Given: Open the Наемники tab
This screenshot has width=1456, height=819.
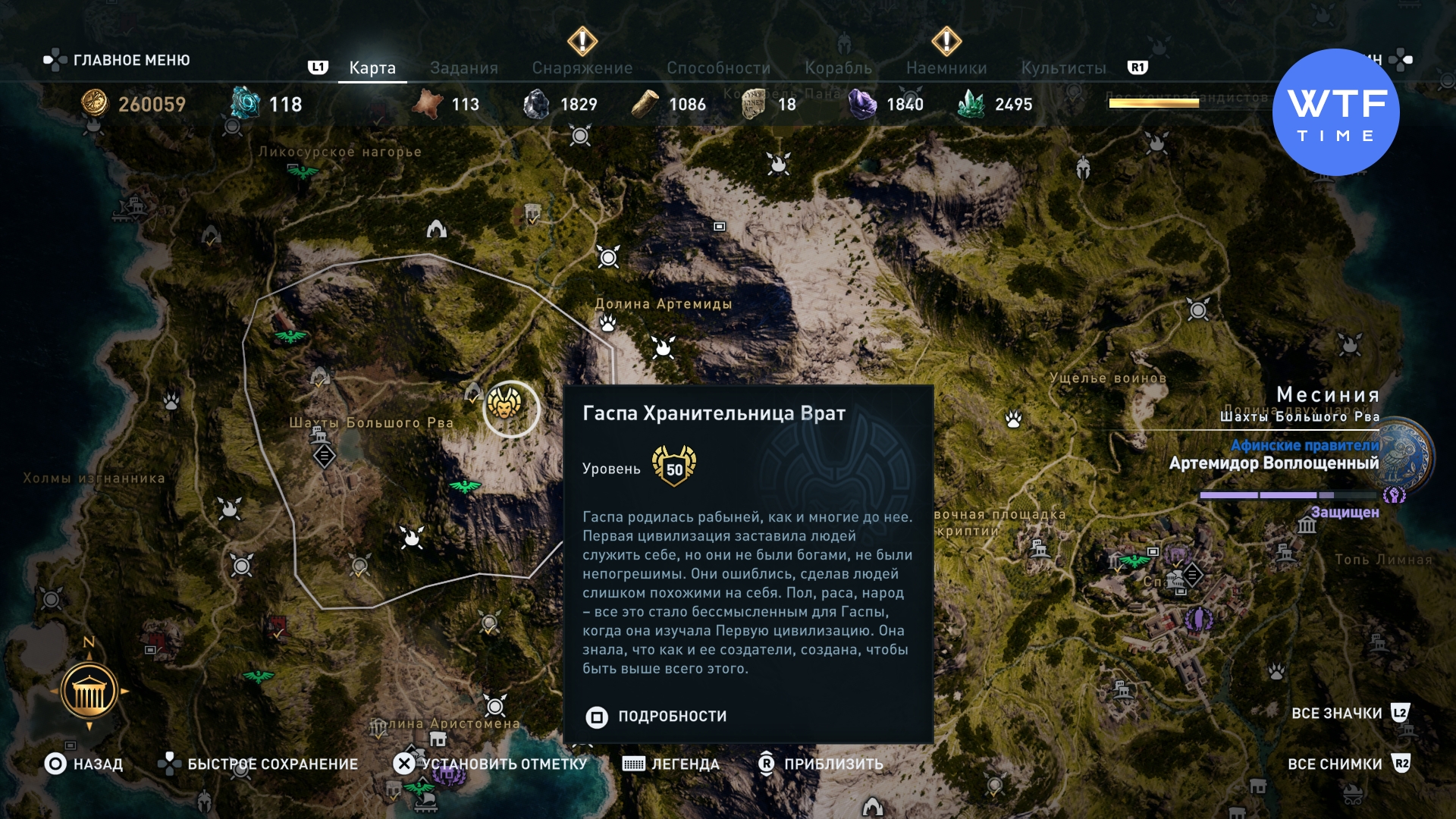Looking at the screenshot, I should point(946,68).
